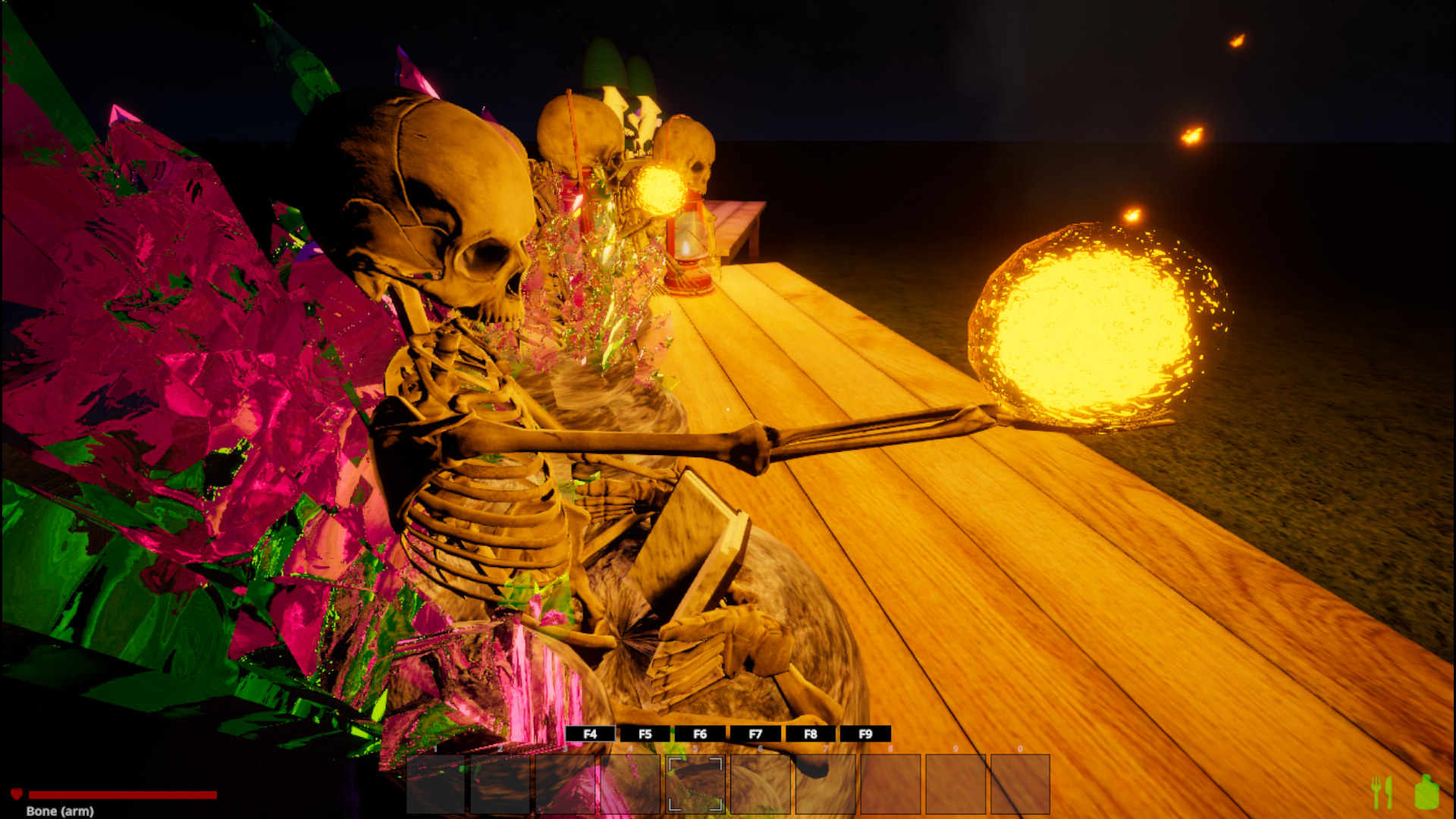Select hotbar slot numbered 0

tap(1020, 784)
